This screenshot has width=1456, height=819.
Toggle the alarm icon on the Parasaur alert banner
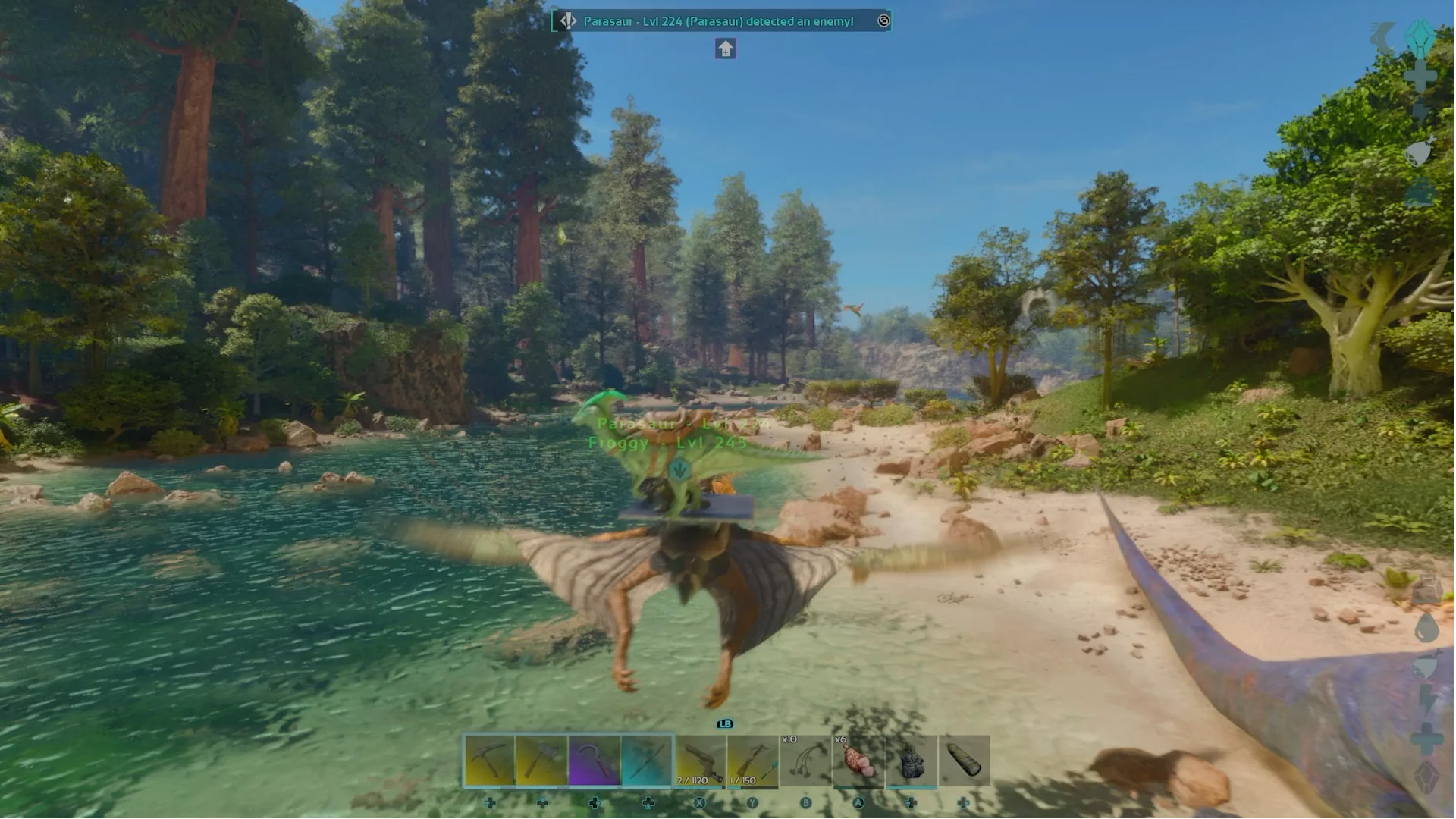point(883,21)
